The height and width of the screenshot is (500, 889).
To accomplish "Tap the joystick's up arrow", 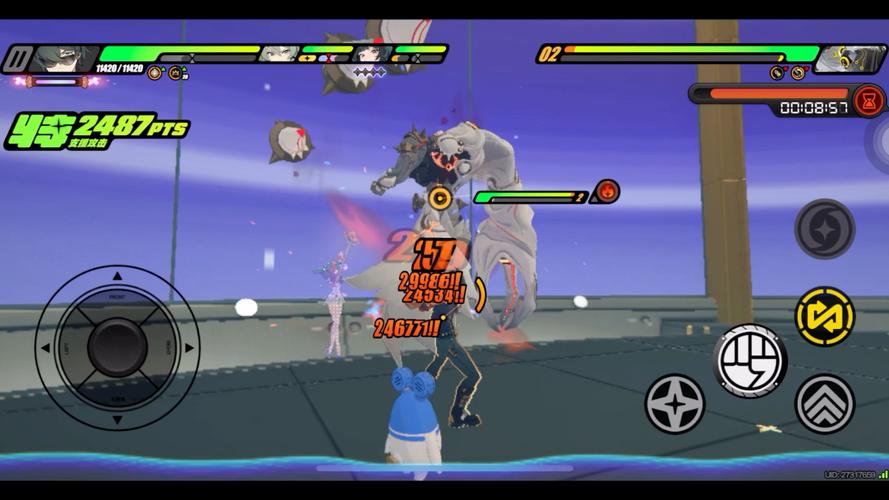I will [117, 275].
